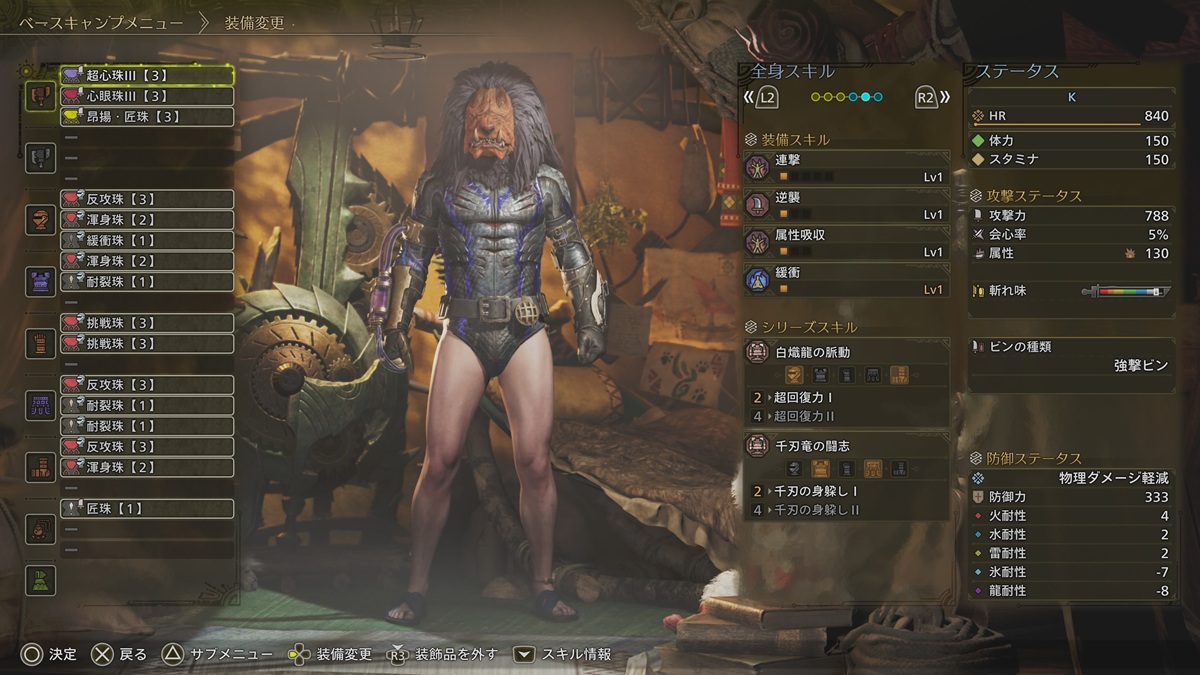
Task: Choose the 心眼珠III【3】 decoration
Action: point(147,96)
